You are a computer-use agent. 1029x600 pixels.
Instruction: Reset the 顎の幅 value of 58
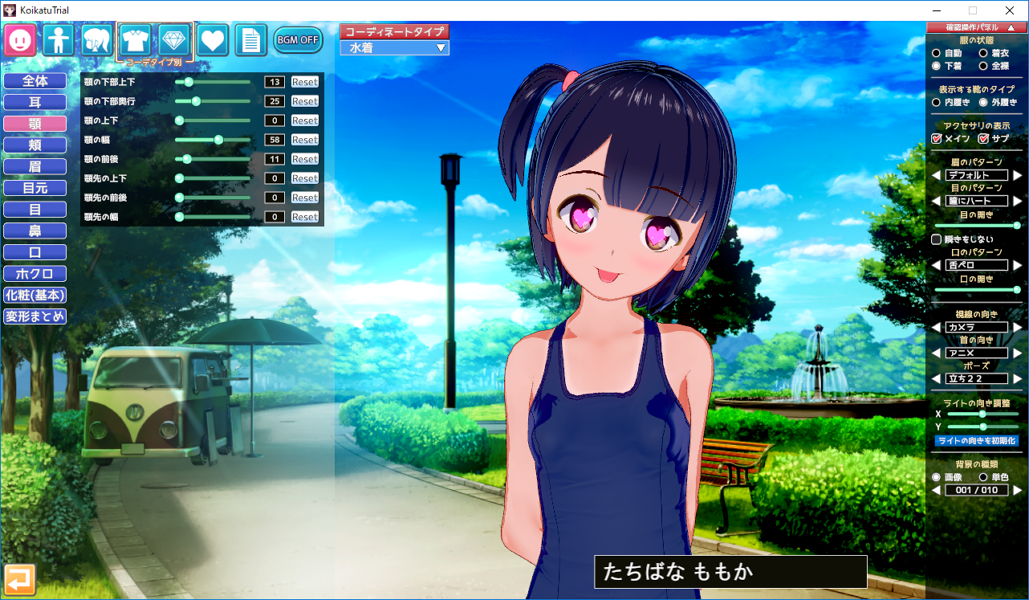pyautogui.click(x=305, y=140)
